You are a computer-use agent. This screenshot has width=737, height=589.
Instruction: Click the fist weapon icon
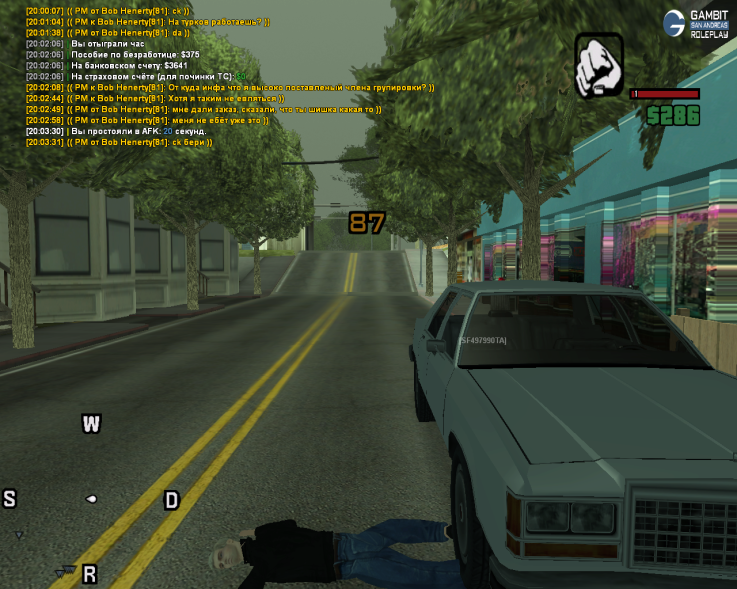coord(598,65)
